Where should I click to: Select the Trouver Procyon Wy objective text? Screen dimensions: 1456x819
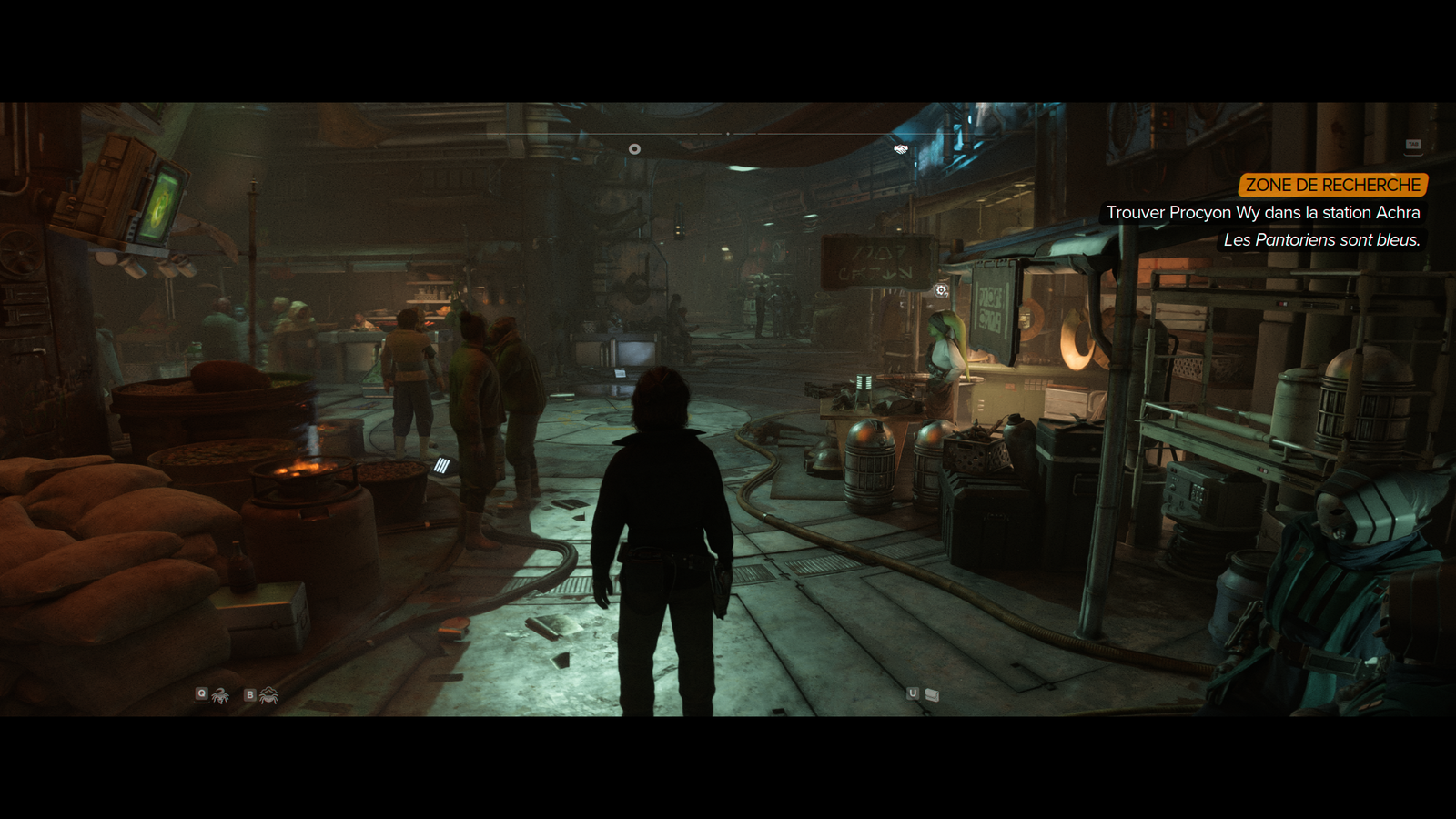coord(1262,213)
